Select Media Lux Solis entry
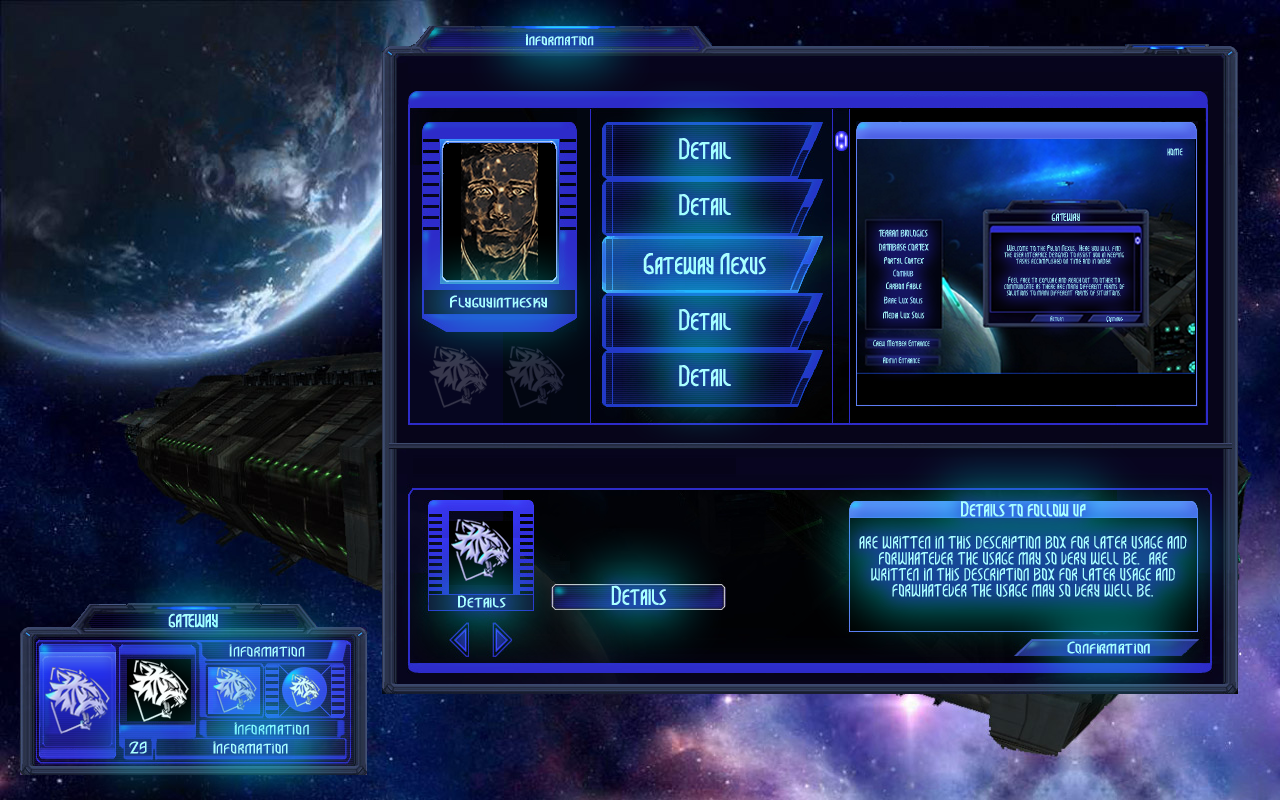1280x800 pixels. click(x=902, y=315)
